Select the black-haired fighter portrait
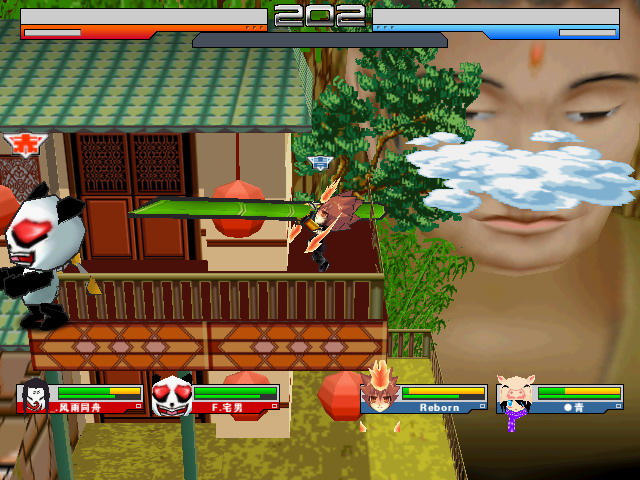The image size is (640, 480). (34, 397)
